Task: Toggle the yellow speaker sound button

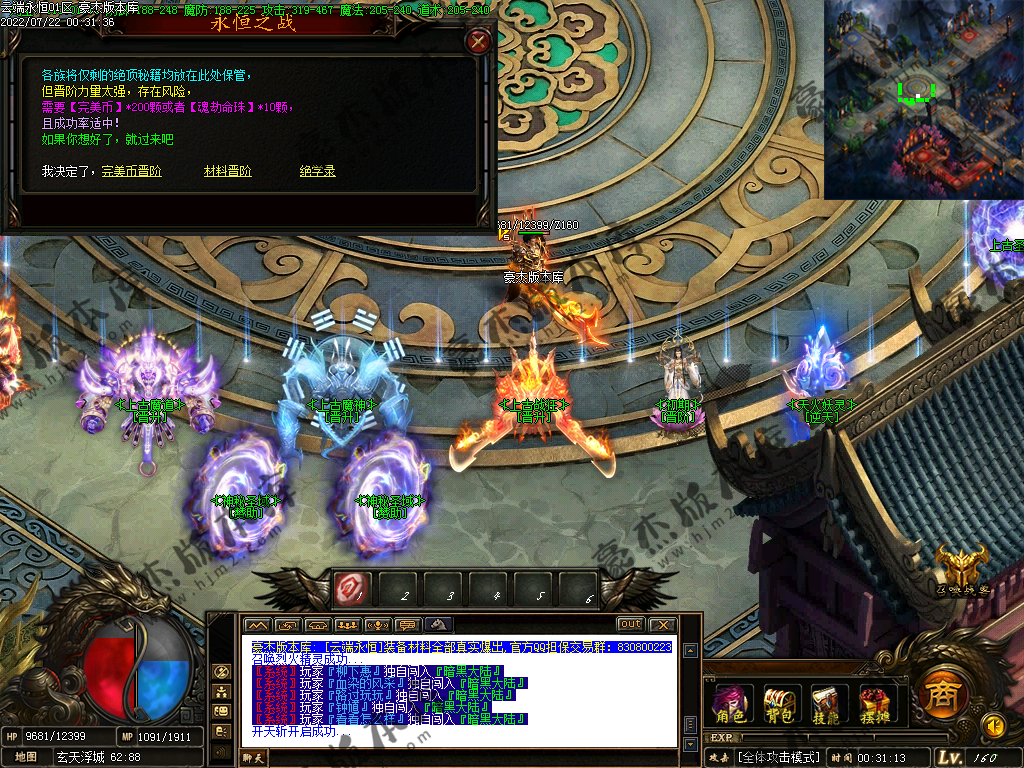Action: pyautogui.click(x=993, y=724)
